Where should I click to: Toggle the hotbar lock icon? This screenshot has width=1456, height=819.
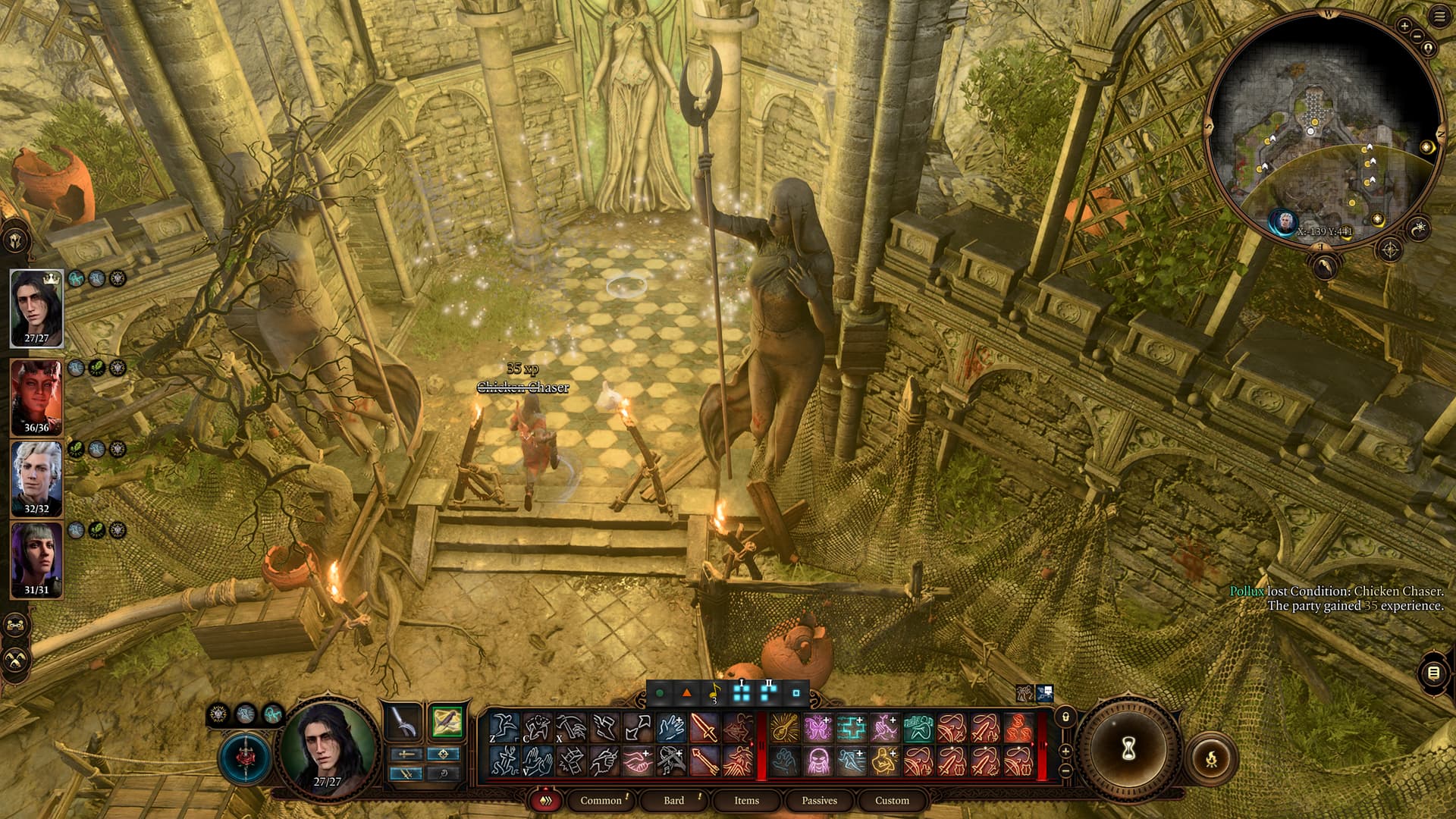coord(1065,717)
